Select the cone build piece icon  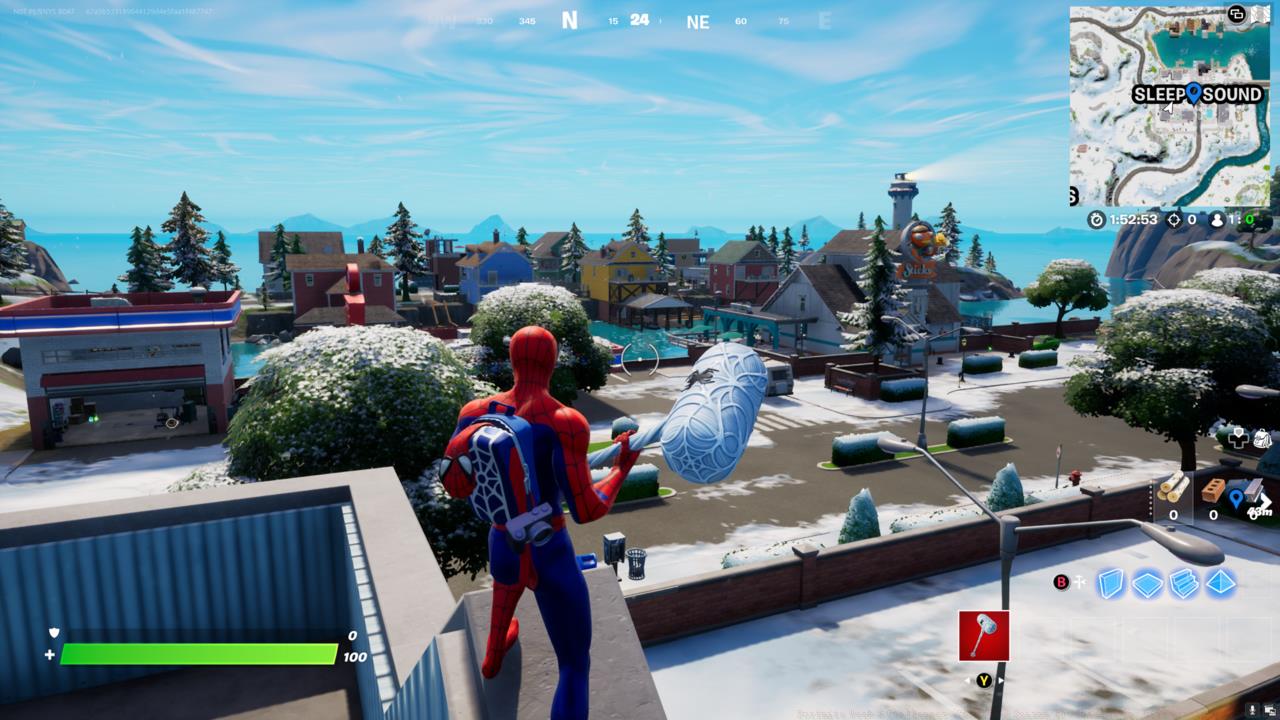pos(1220,584)
